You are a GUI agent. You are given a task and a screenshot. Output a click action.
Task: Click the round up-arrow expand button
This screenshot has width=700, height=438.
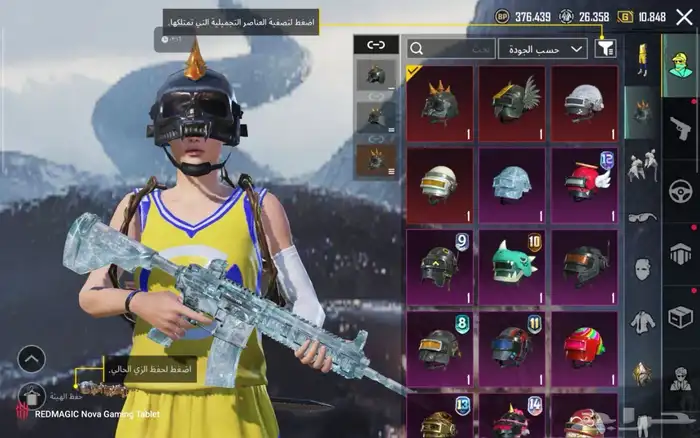(31, 358)
